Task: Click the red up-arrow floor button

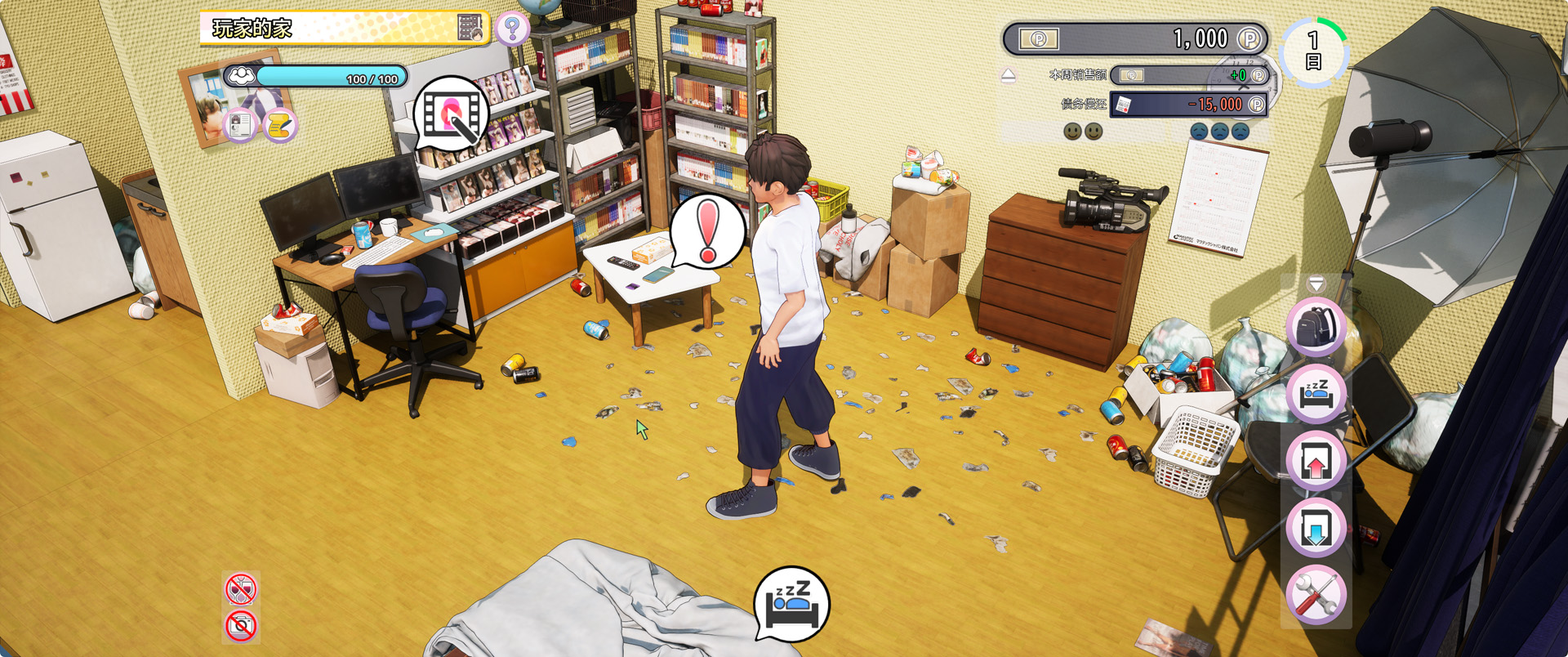Action: click(1315, 461)
